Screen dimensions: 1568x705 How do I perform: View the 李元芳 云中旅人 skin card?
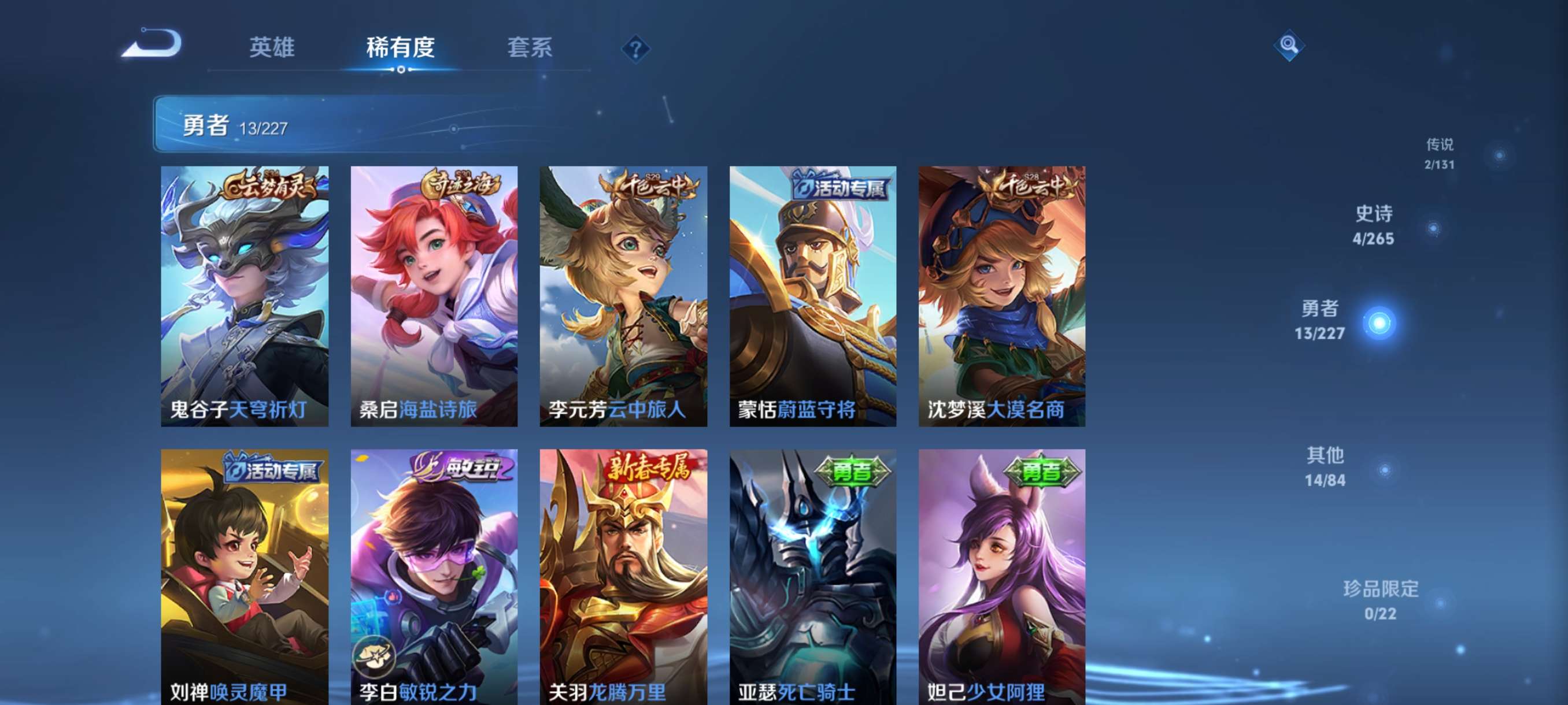[623, 296]
